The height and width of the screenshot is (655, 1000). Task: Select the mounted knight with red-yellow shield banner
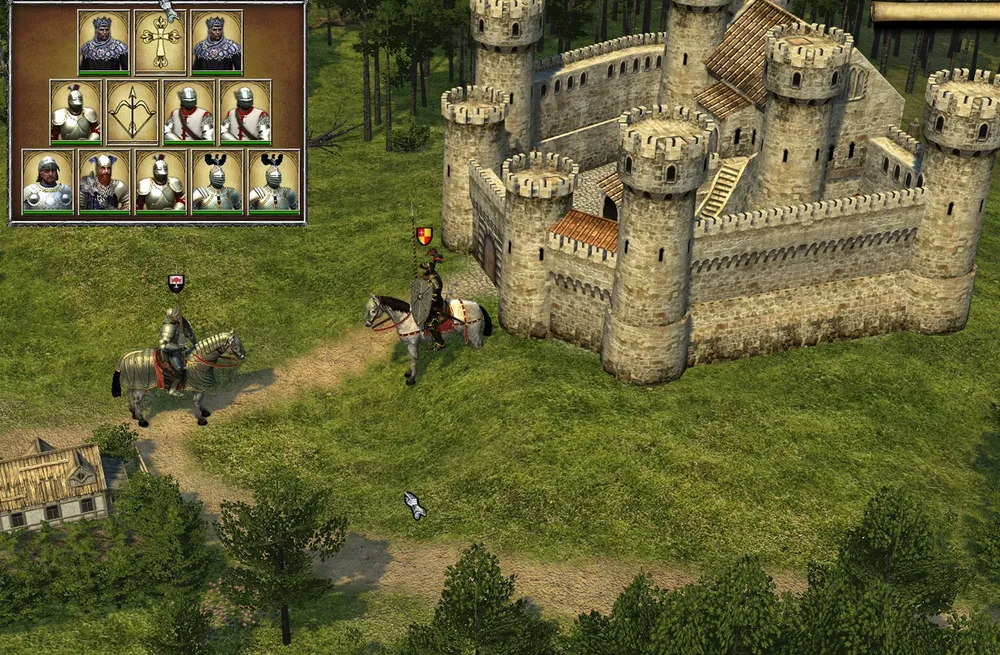click(430, 312)
